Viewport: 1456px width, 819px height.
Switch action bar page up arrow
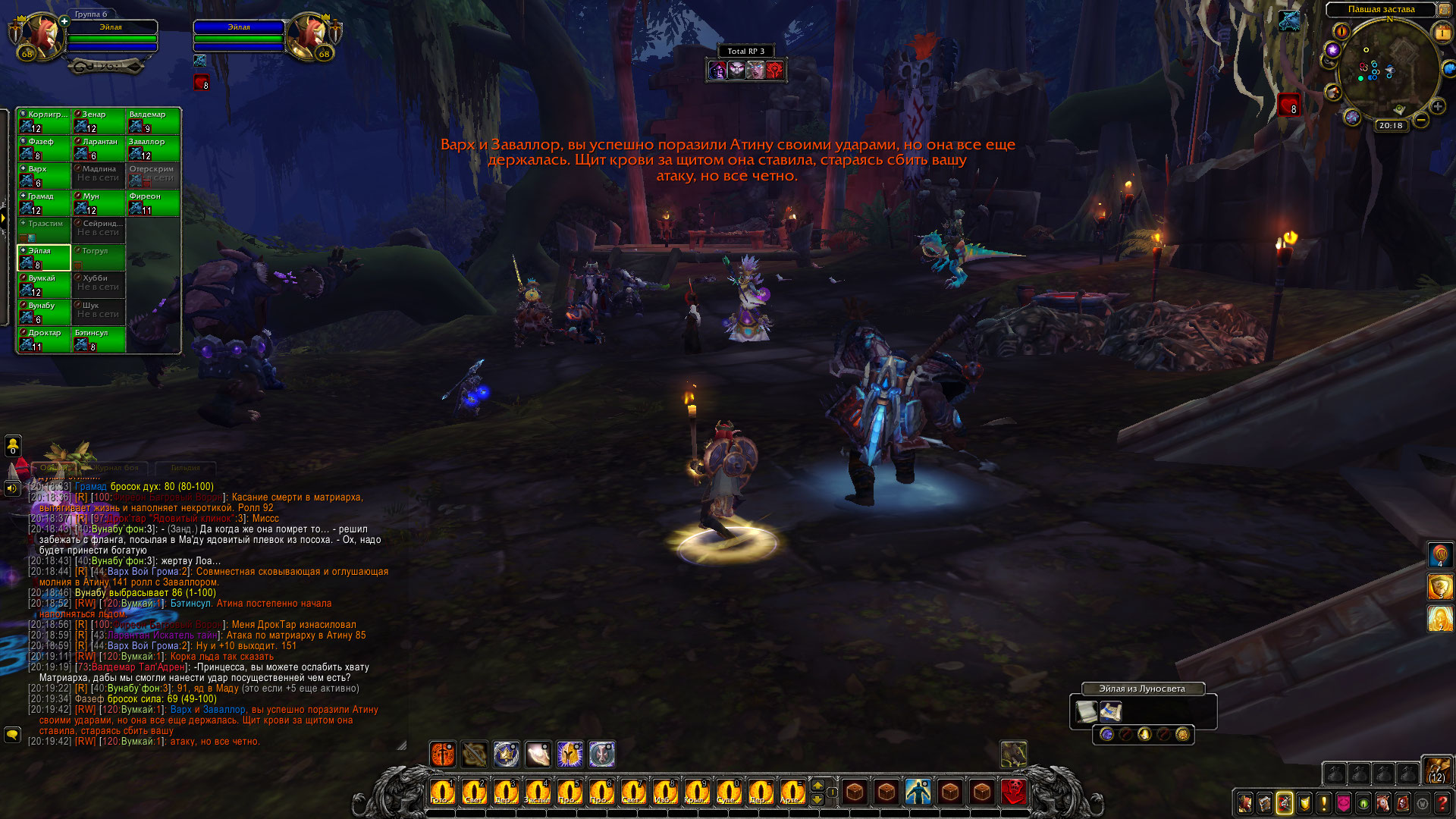pos(817,785)
